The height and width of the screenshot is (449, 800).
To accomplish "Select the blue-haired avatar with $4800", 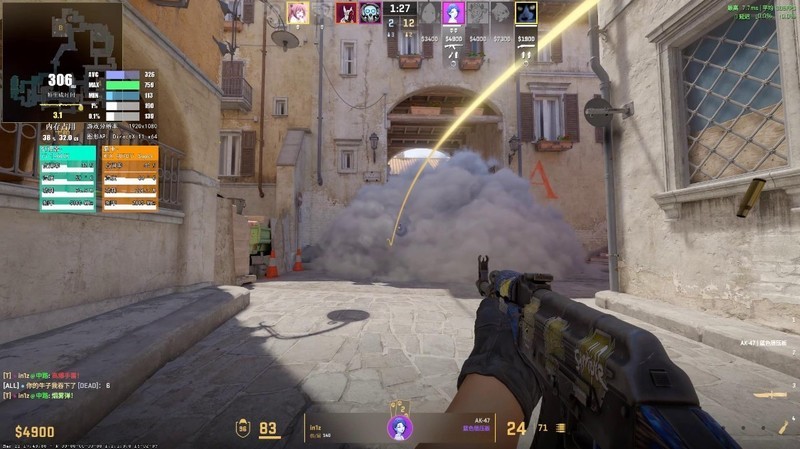I will (x=453, y=13).
